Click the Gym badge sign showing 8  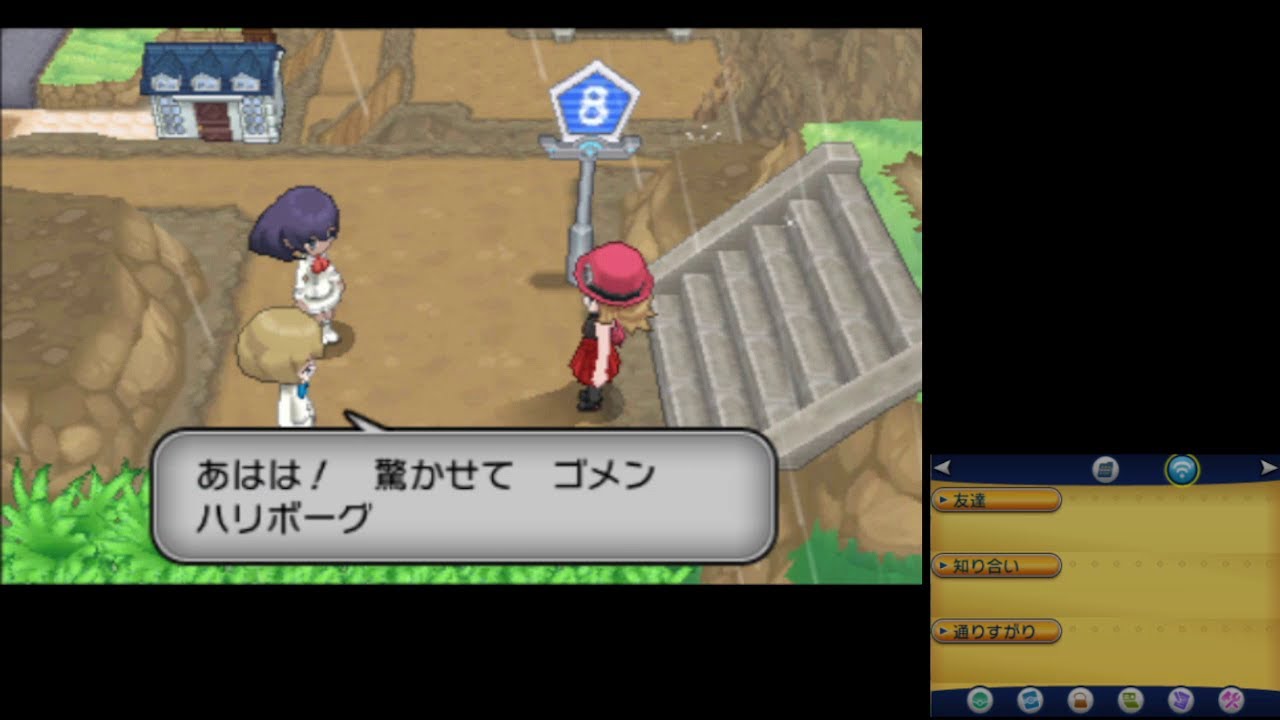594,100
